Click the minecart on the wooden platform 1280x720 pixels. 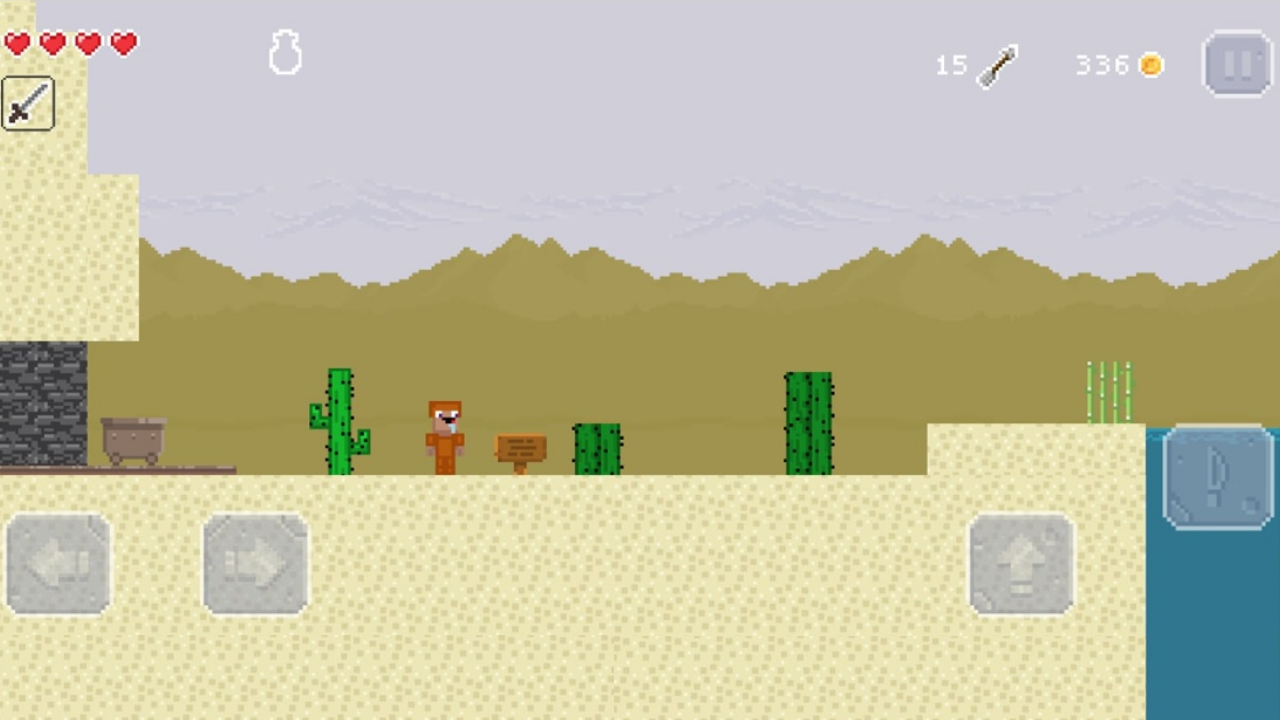[133, 435]
